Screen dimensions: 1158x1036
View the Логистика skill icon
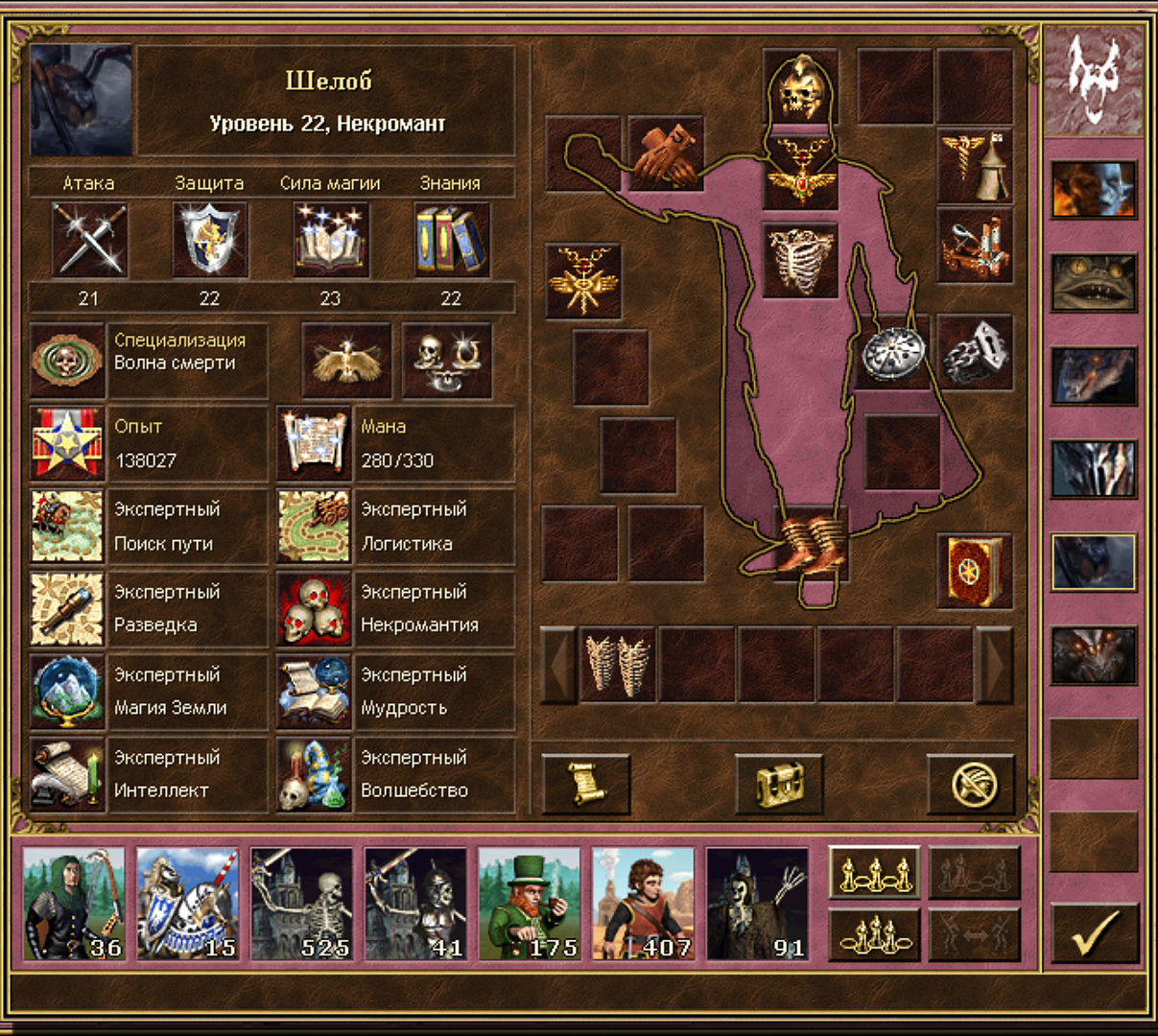[x=314, y=526]
